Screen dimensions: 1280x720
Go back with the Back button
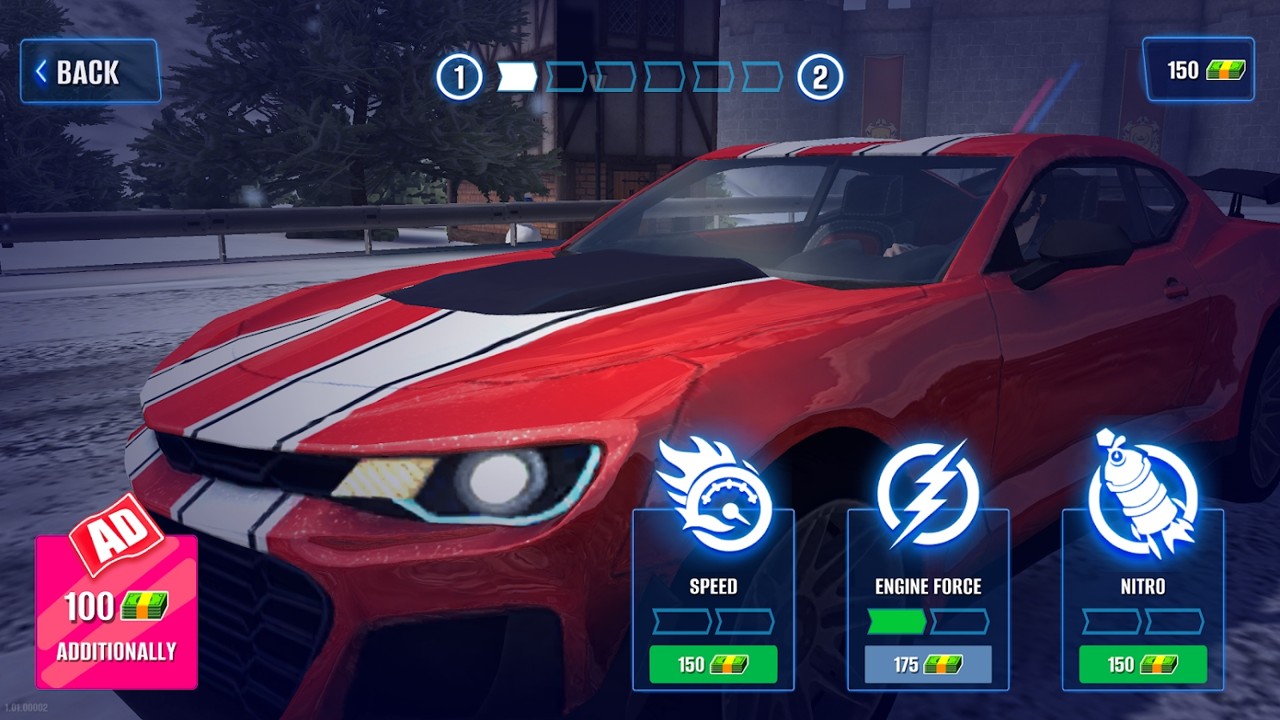[90, 72]
